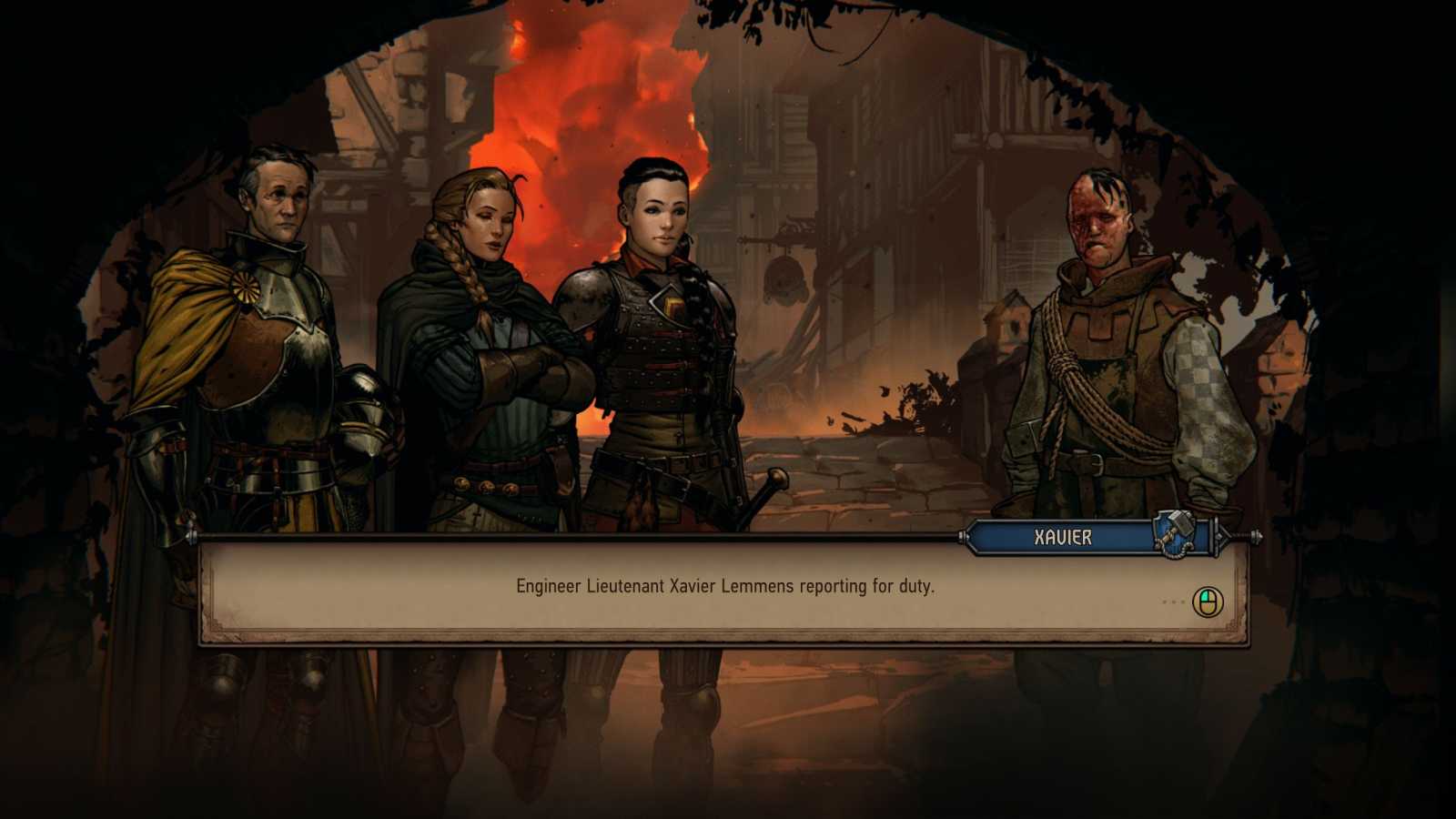Click the ellipsis dots in the dialogue box
Viewport: 1456px width, 819px height.
point(1172,601)
